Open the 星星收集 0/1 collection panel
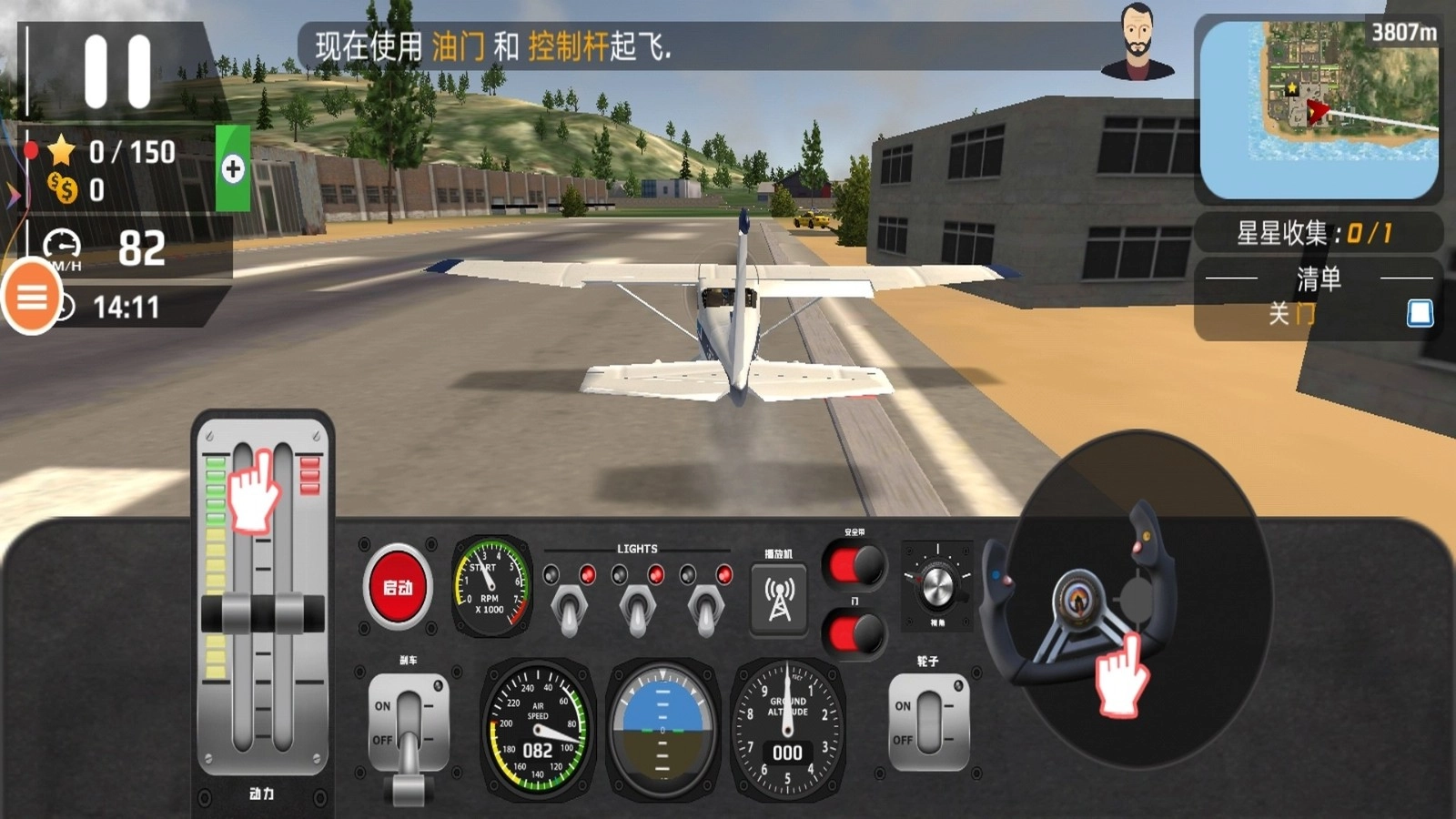The image size is (1456, 819). [1318, 233]
